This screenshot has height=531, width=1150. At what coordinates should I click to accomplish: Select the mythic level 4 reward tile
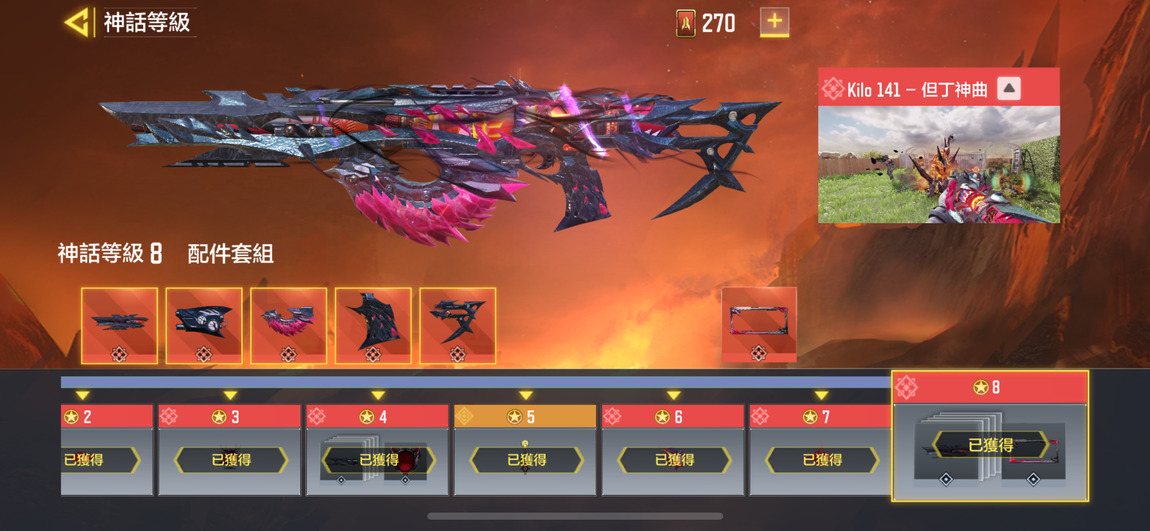coord(378,450)
